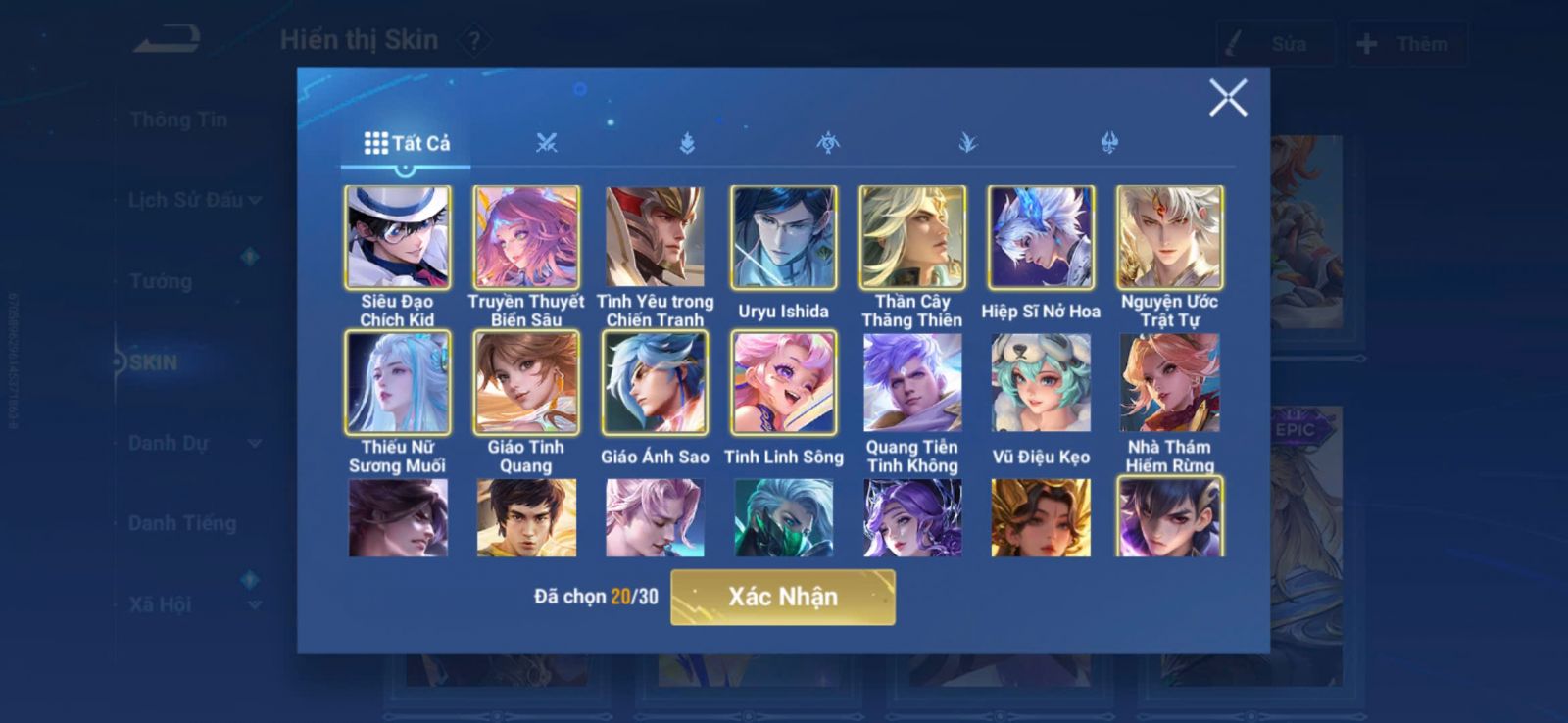Switch to the Tất Cả tab
1568x723 pixels.
(407, 143)
